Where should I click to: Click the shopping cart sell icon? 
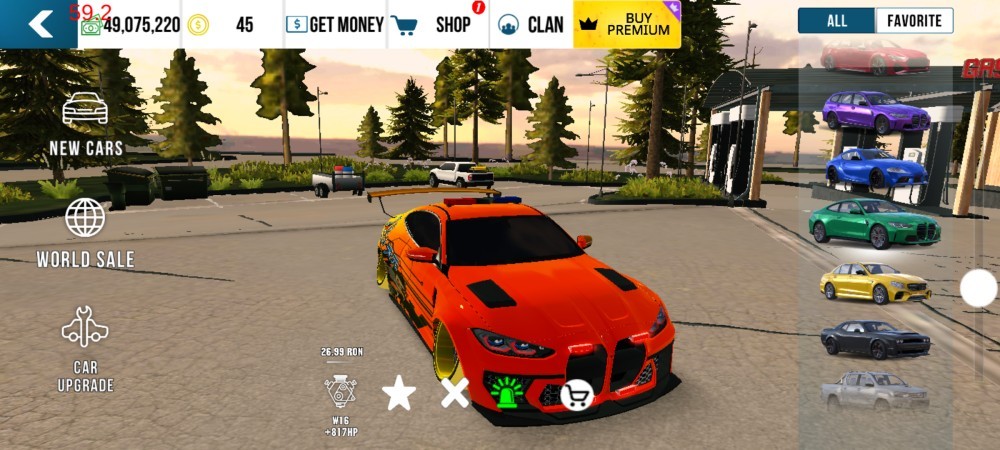click(x=576, y=396)
